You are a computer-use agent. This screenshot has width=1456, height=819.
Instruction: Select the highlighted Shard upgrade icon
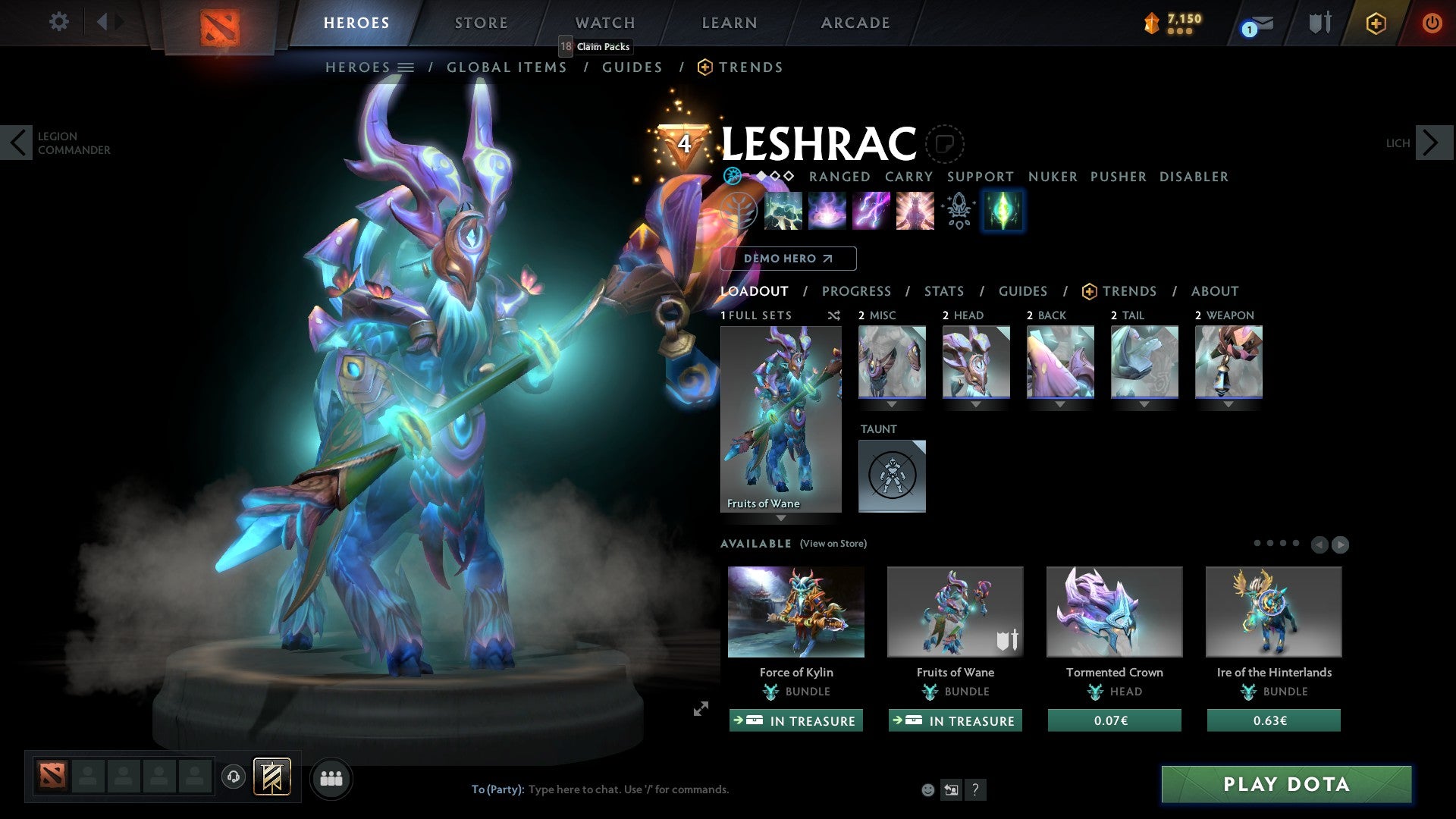1003,211
